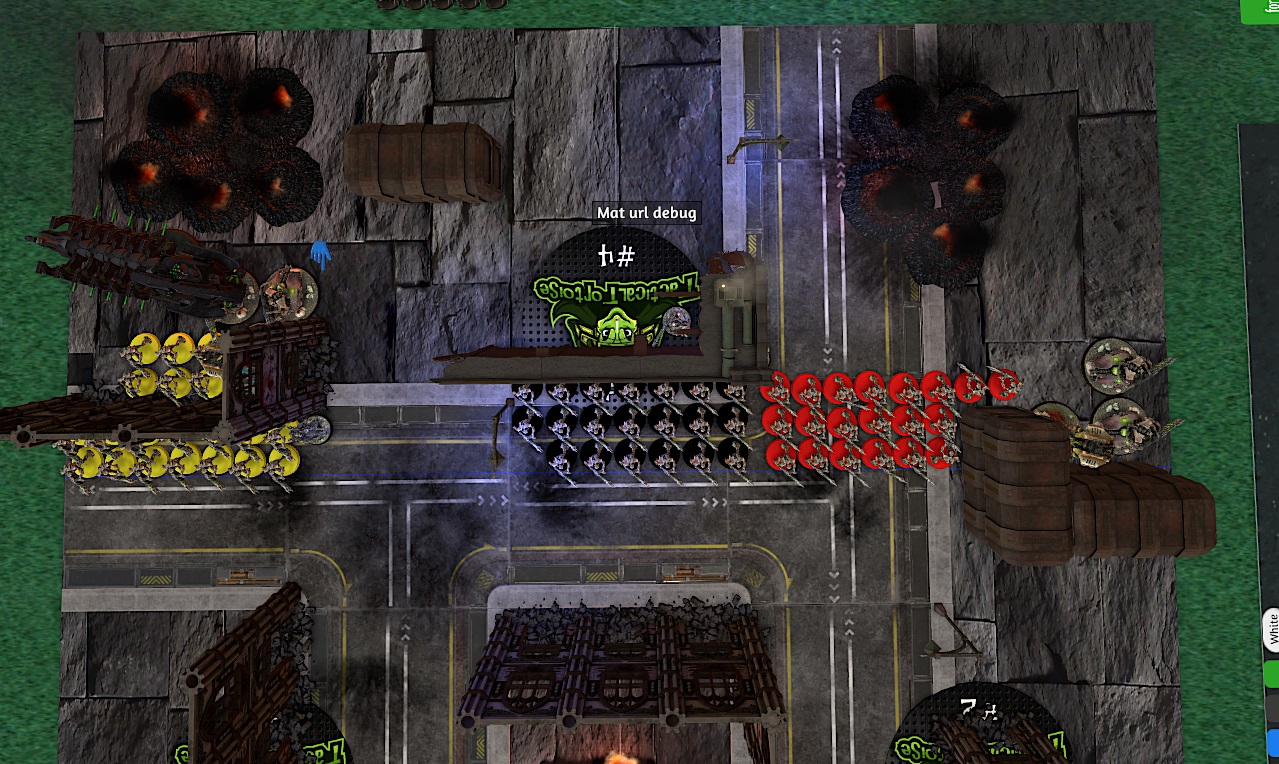1279x764 pixels.
Task: Click the green button in the top-right corner
Action: [1262, 9]
